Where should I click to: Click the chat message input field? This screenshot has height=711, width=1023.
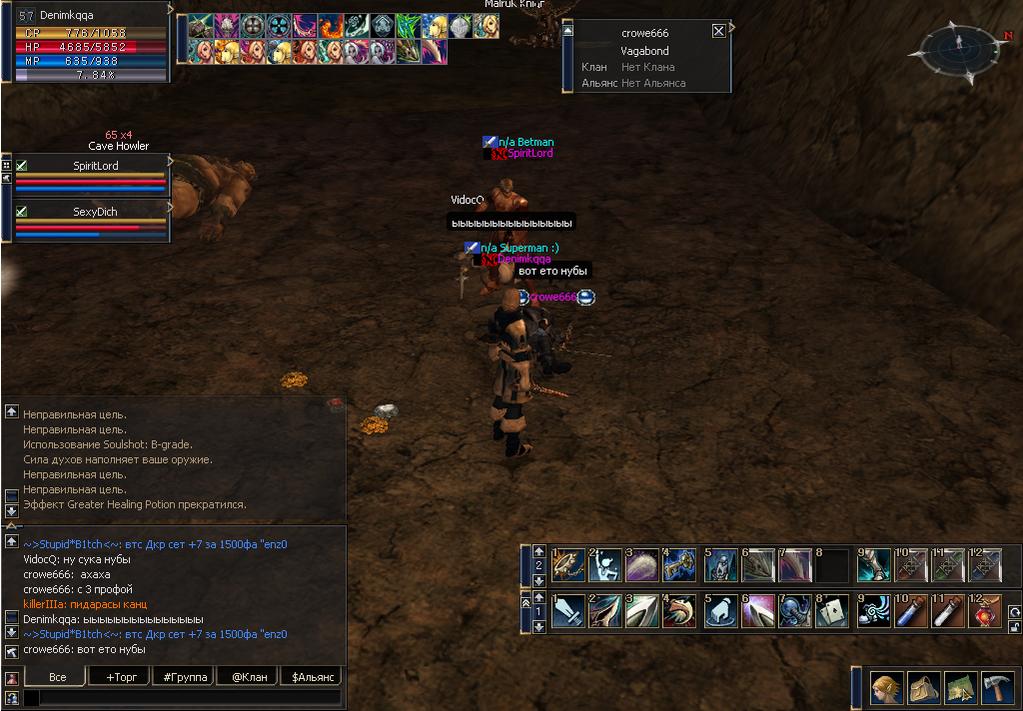(x=185, y=698)
